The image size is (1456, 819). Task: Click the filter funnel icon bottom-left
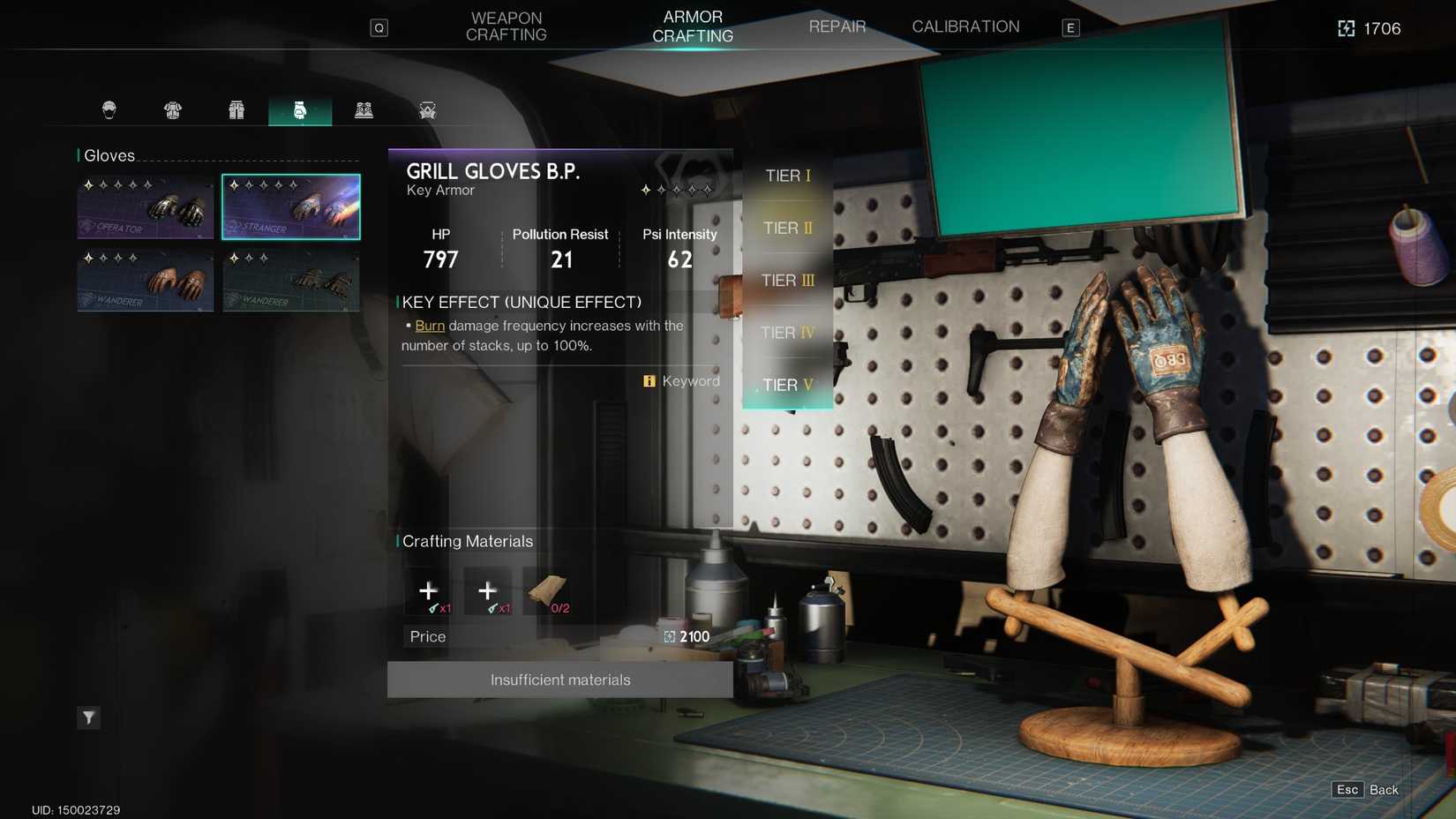coord(88,718)
